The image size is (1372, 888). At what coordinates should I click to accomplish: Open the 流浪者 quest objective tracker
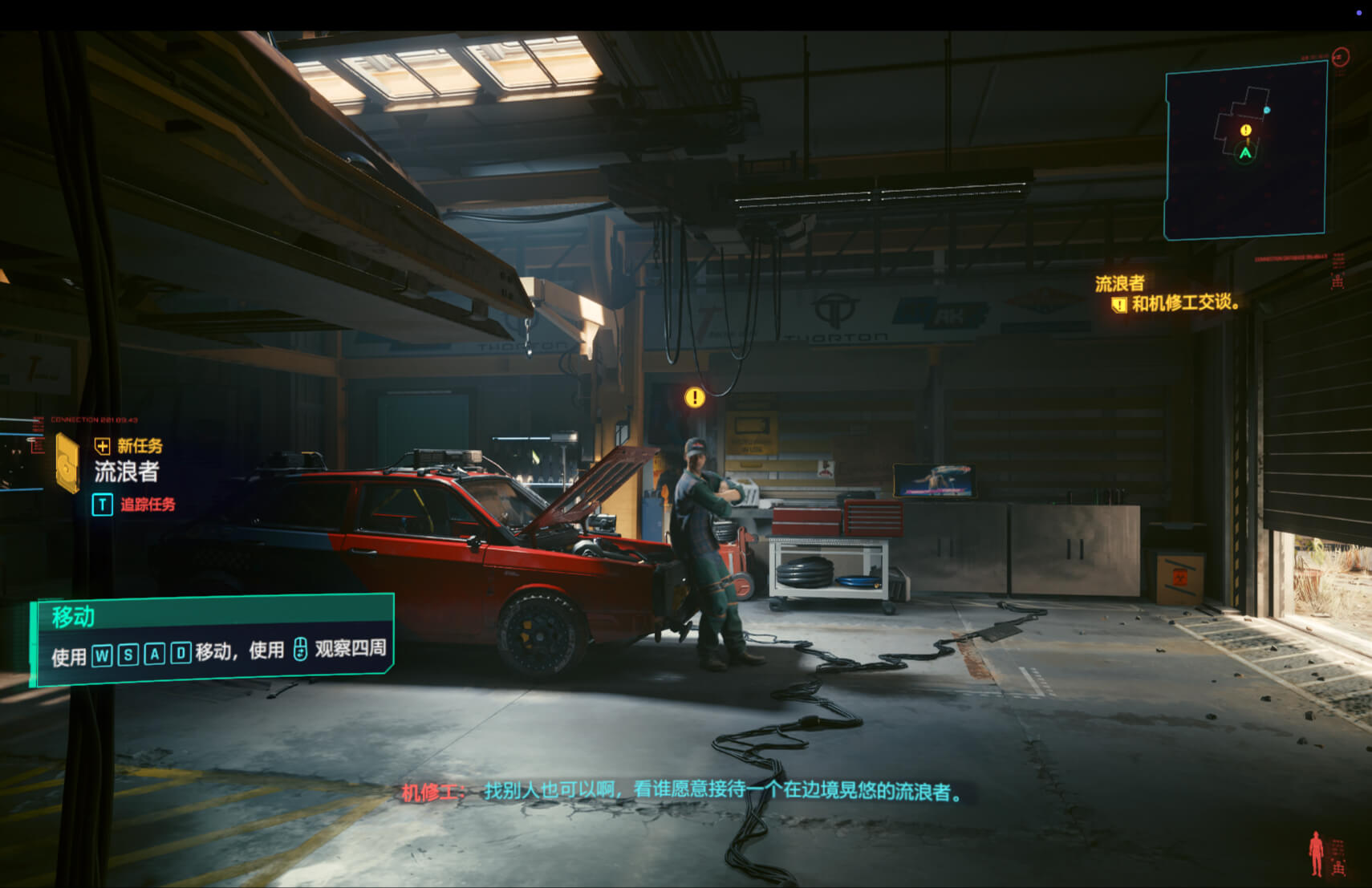pos(1167,294)
